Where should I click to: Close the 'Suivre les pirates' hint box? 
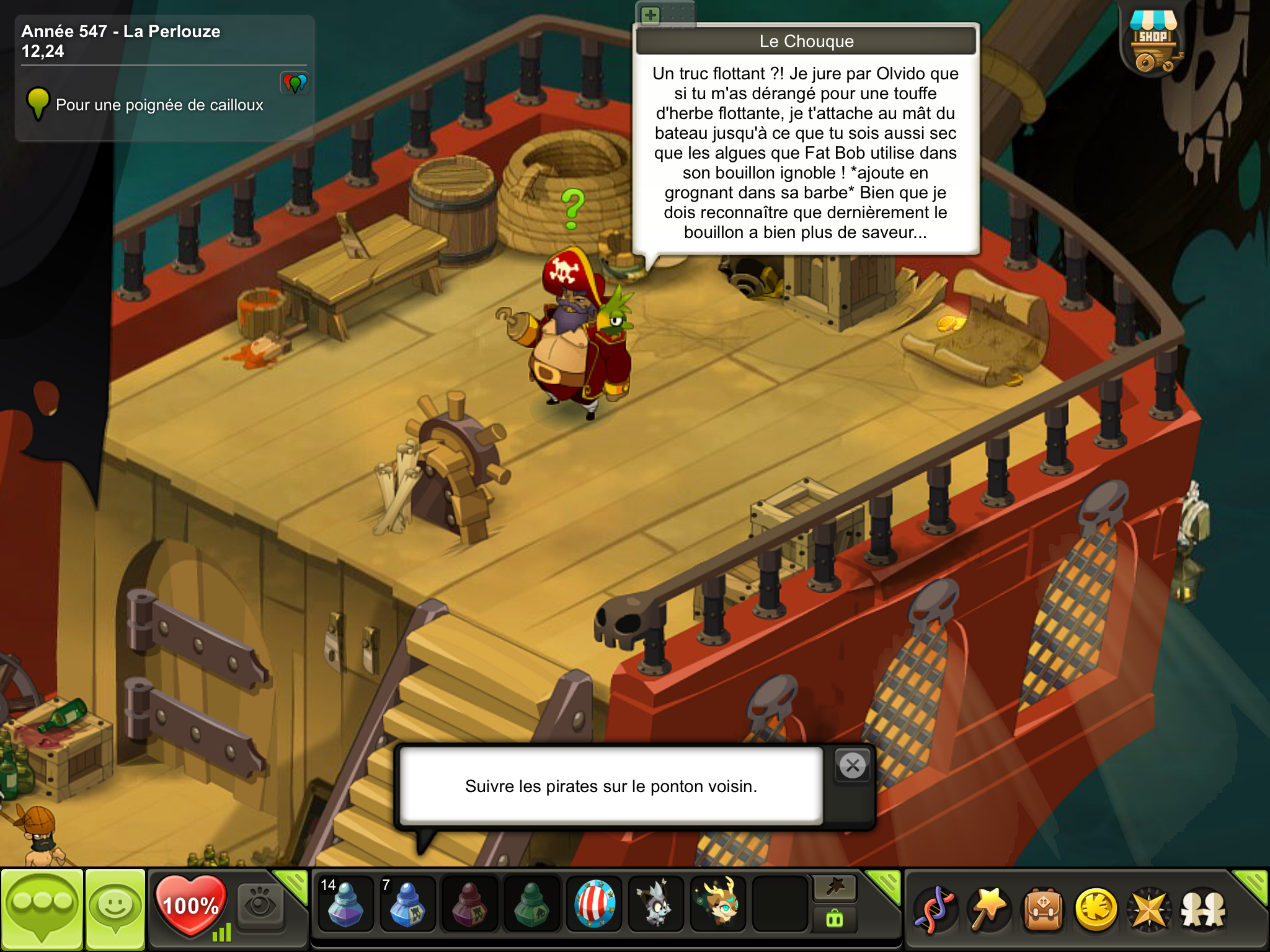[x=853, y=766]
